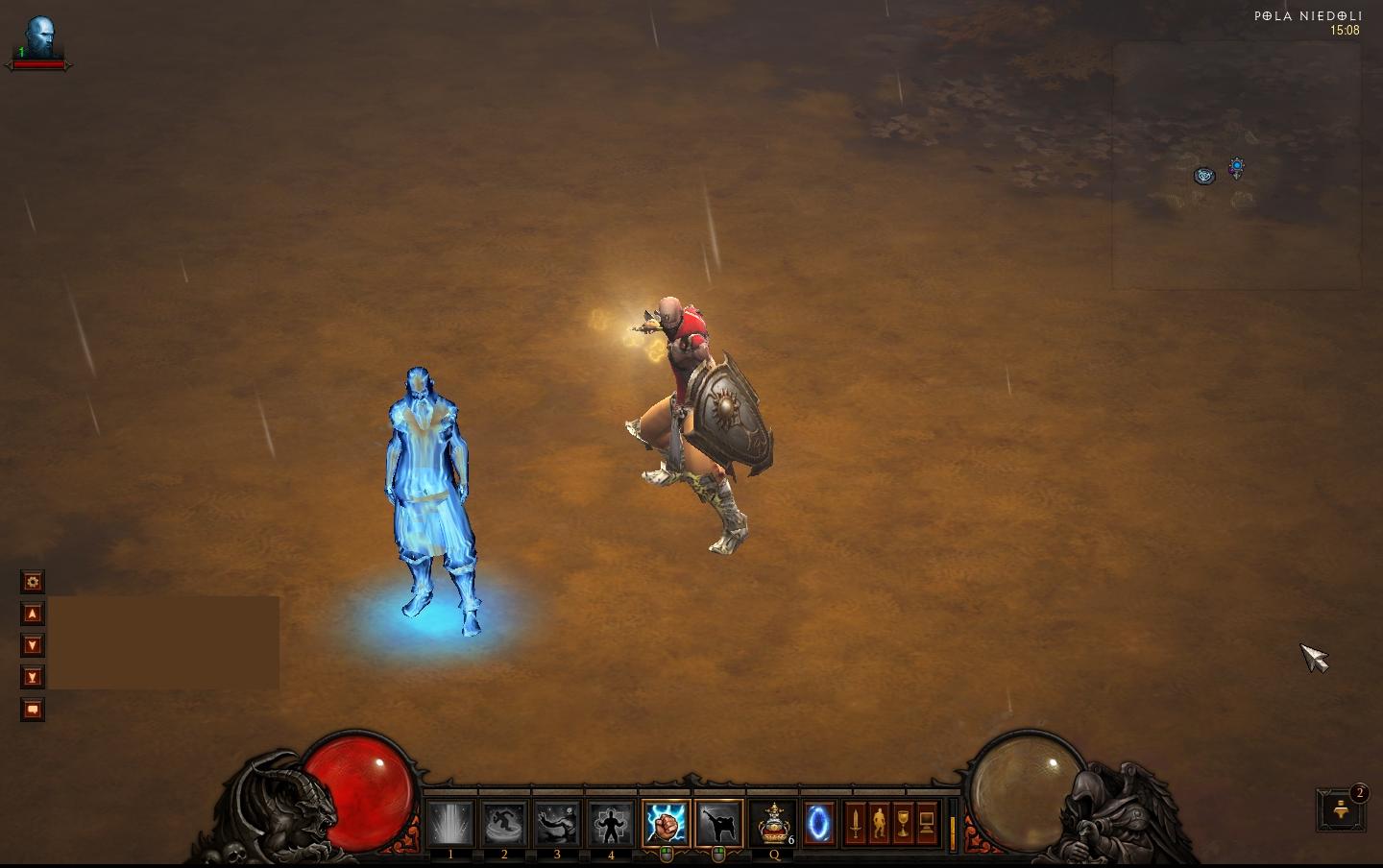
Task: Jump to the bottom of chat
Action: (33, 677)
